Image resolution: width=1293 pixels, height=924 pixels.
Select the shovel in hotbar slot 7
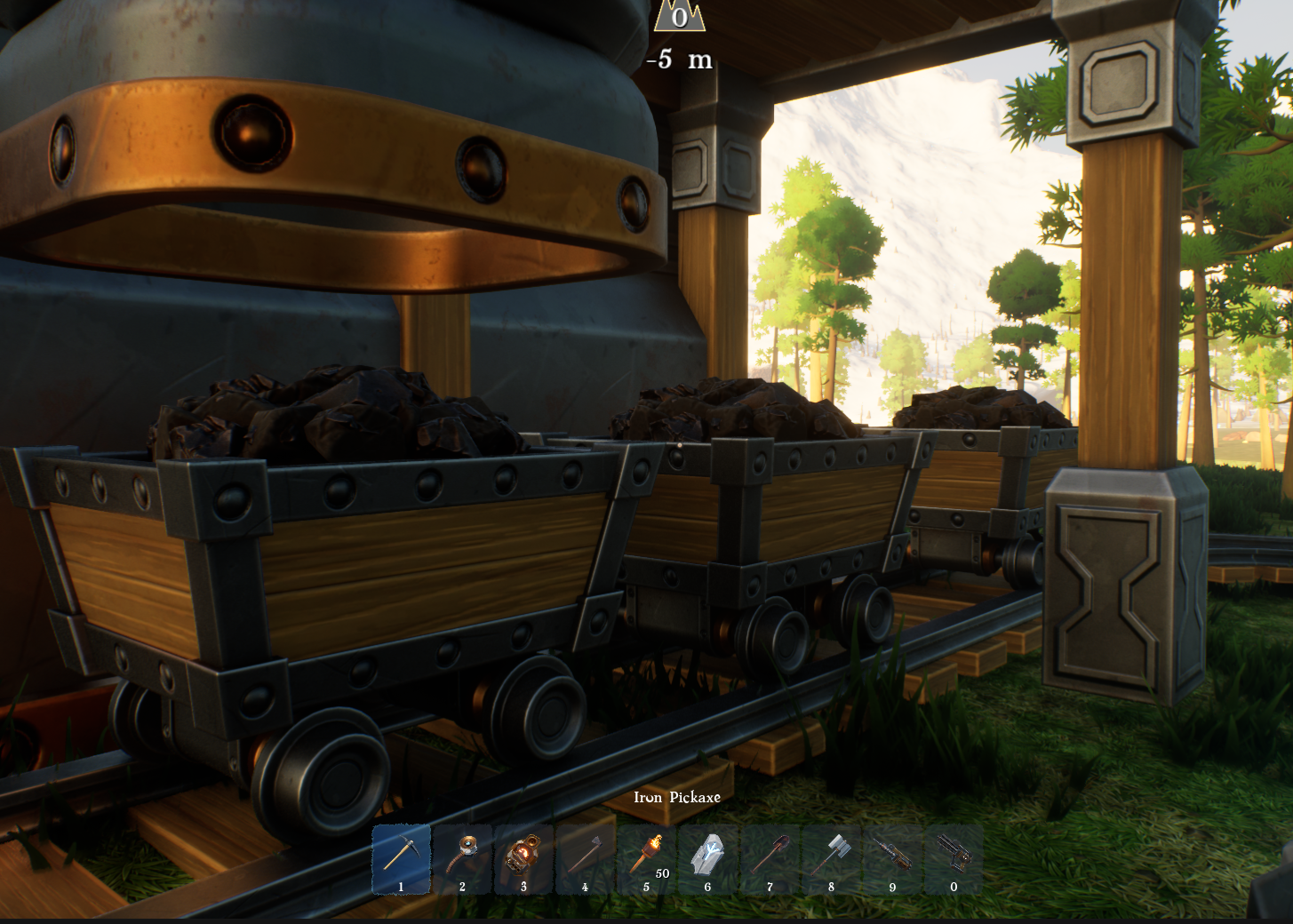point(769,856)
